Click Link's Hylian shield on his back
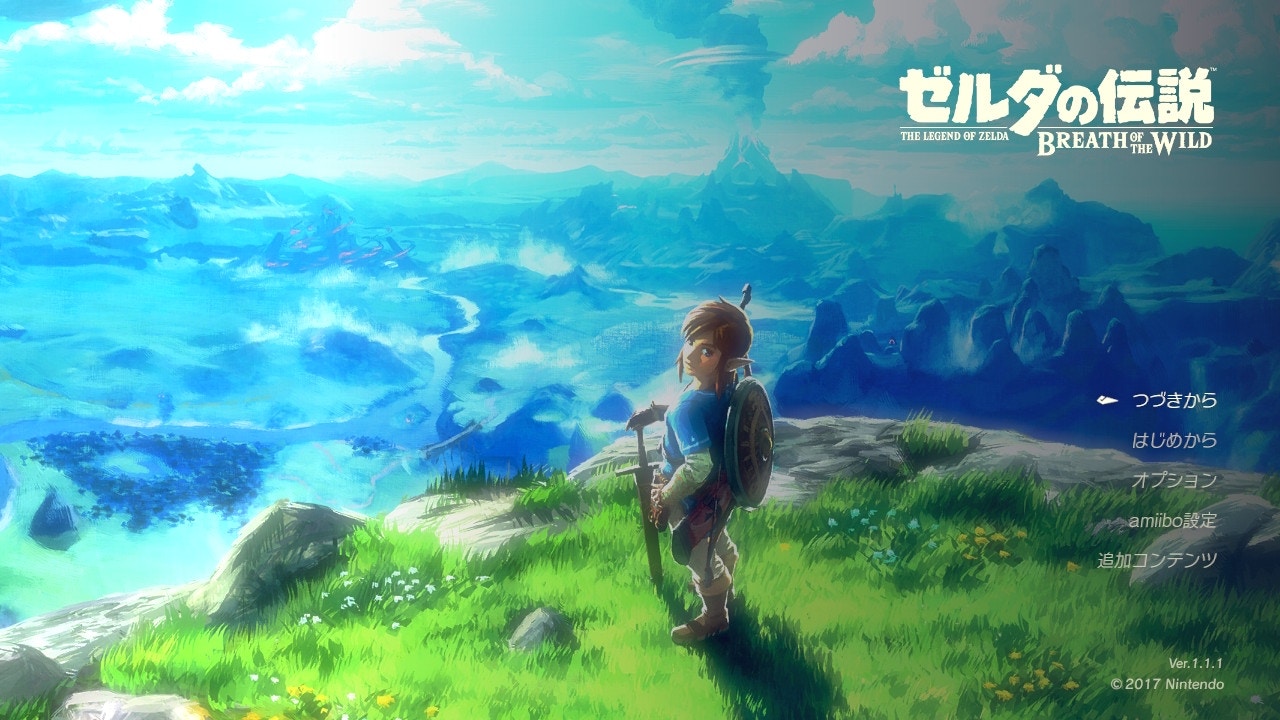Viewport: 1280px width, 720px height. pyautogui.click(x=747, y=441)
